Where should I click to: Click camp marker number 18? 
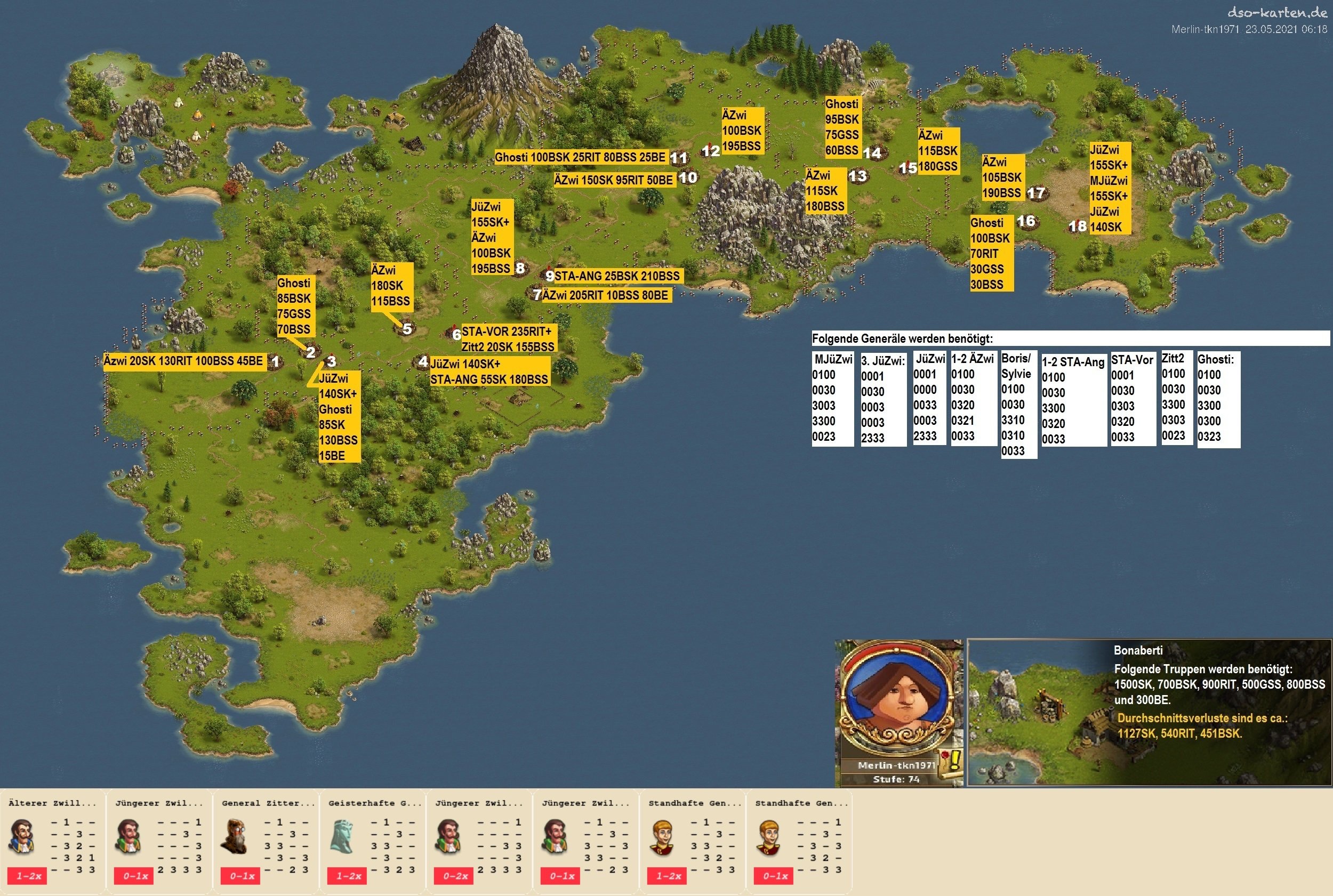1078,227
